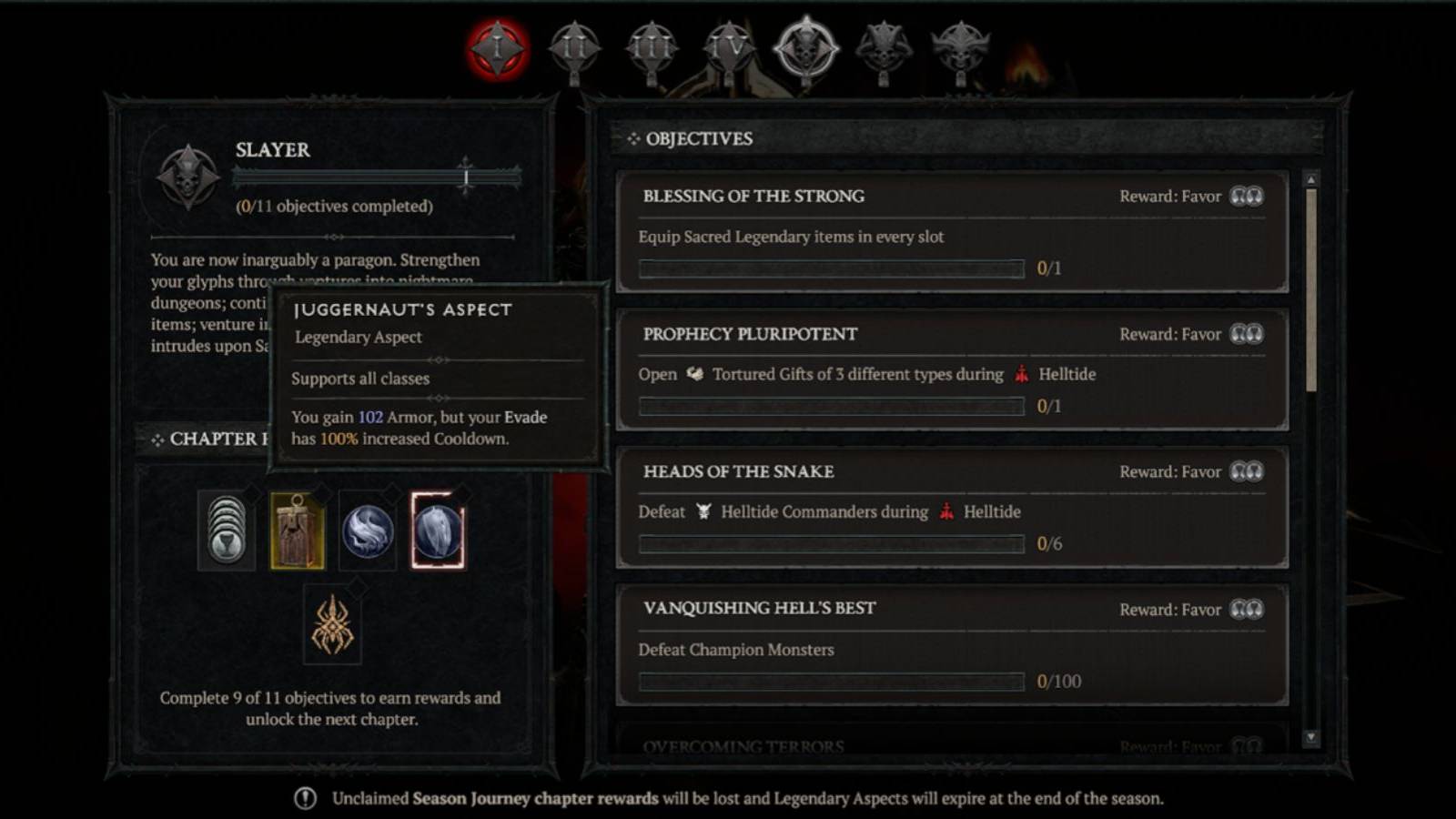Select the Overcoming Terrors objective entry

pyautogui.click(x=742, y=744)
